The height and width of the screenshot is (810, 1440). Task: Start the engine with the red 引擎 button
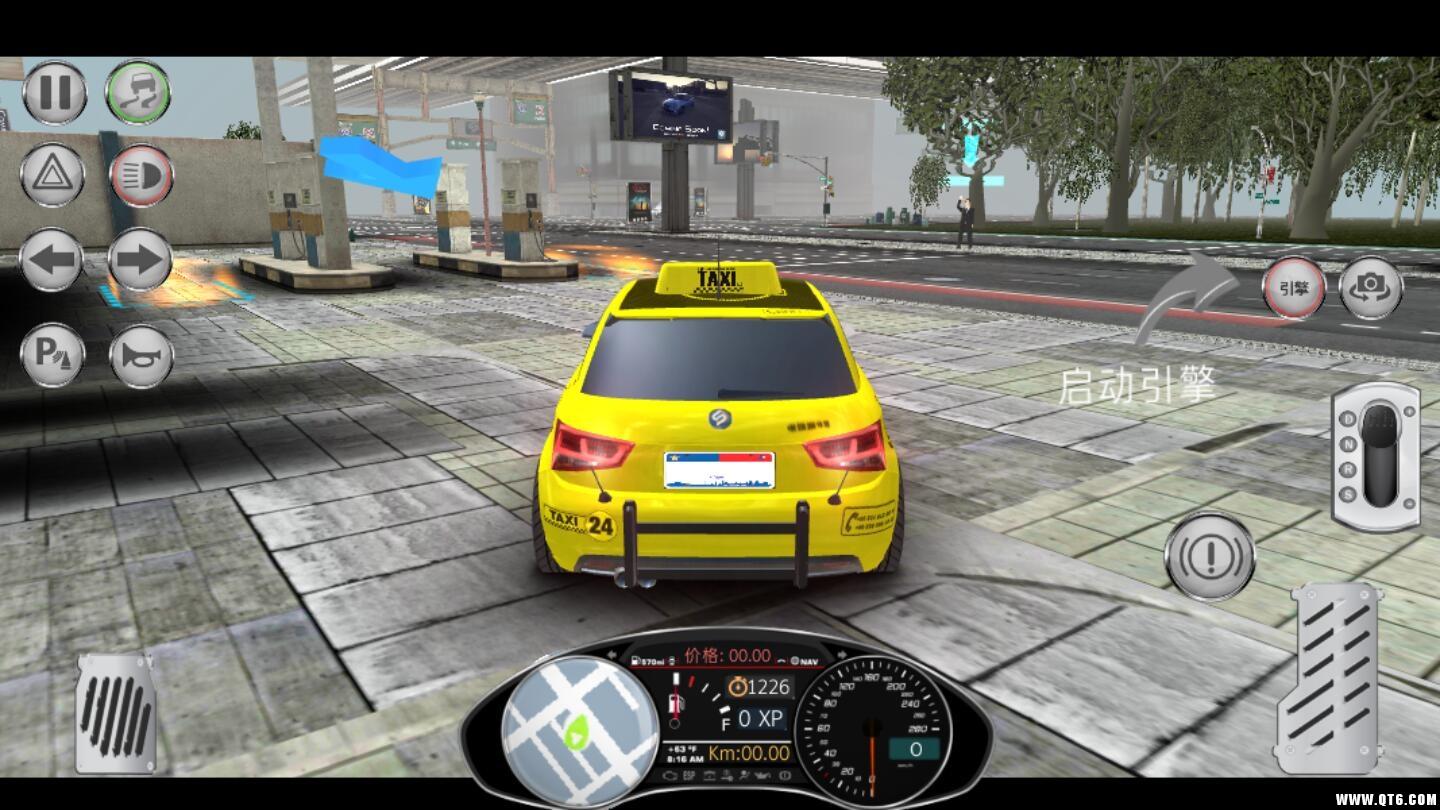[1293, 289]
